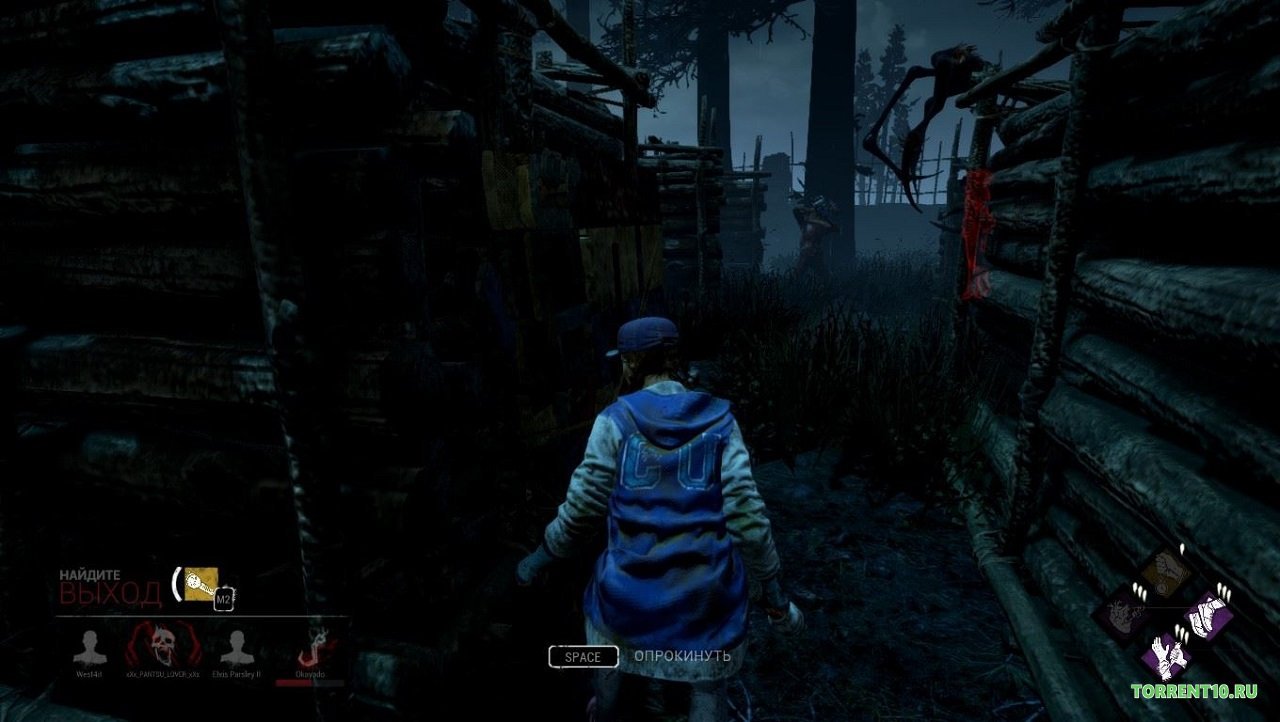Open the TORRENT10.RU watermark link
The image size is (1280, 722).
(1195, 690)
